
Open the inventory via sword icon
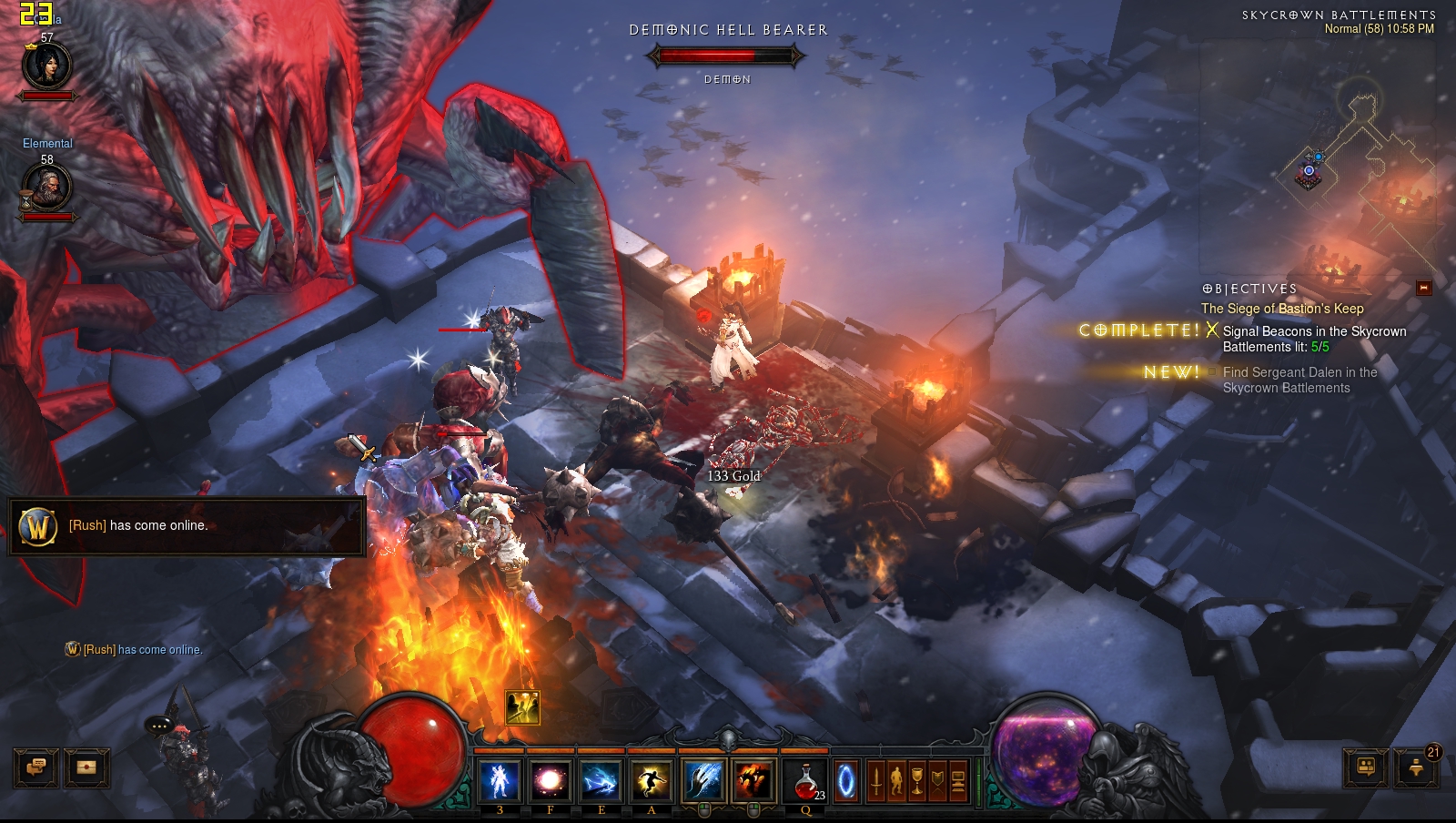(x=875, y=781)
